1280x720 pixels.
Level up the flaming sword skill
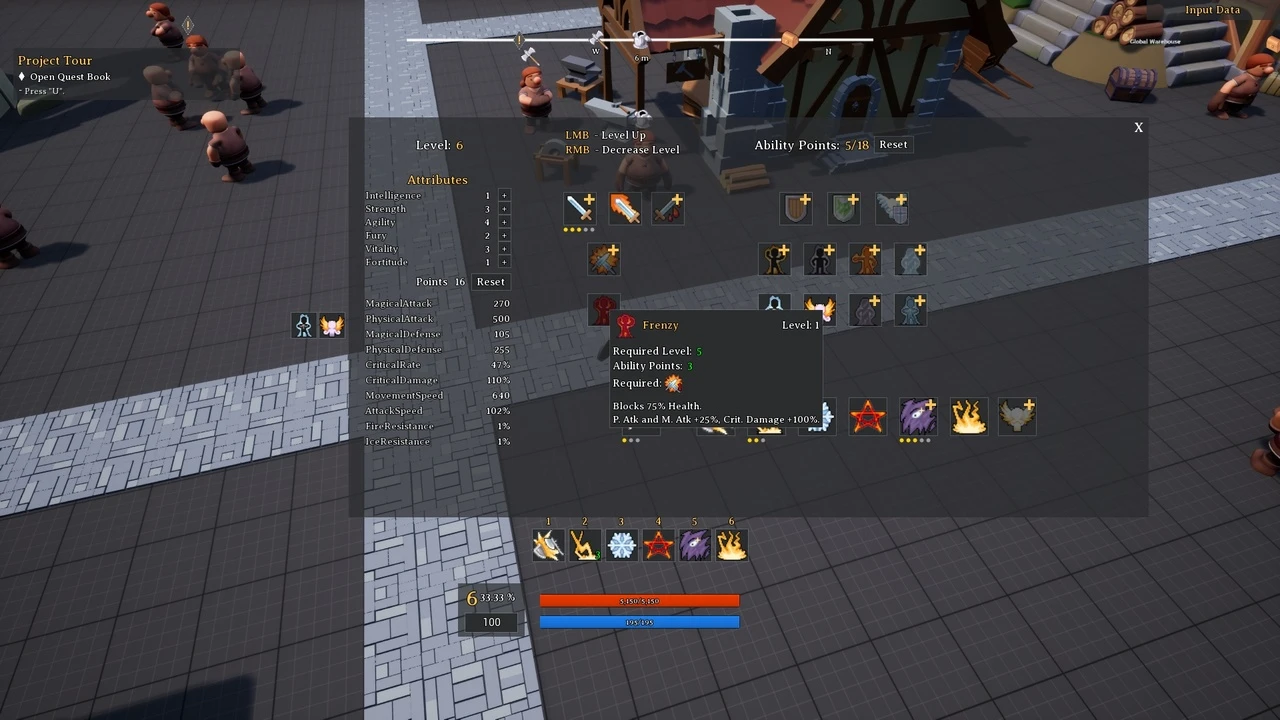click(x=624, y=208)
